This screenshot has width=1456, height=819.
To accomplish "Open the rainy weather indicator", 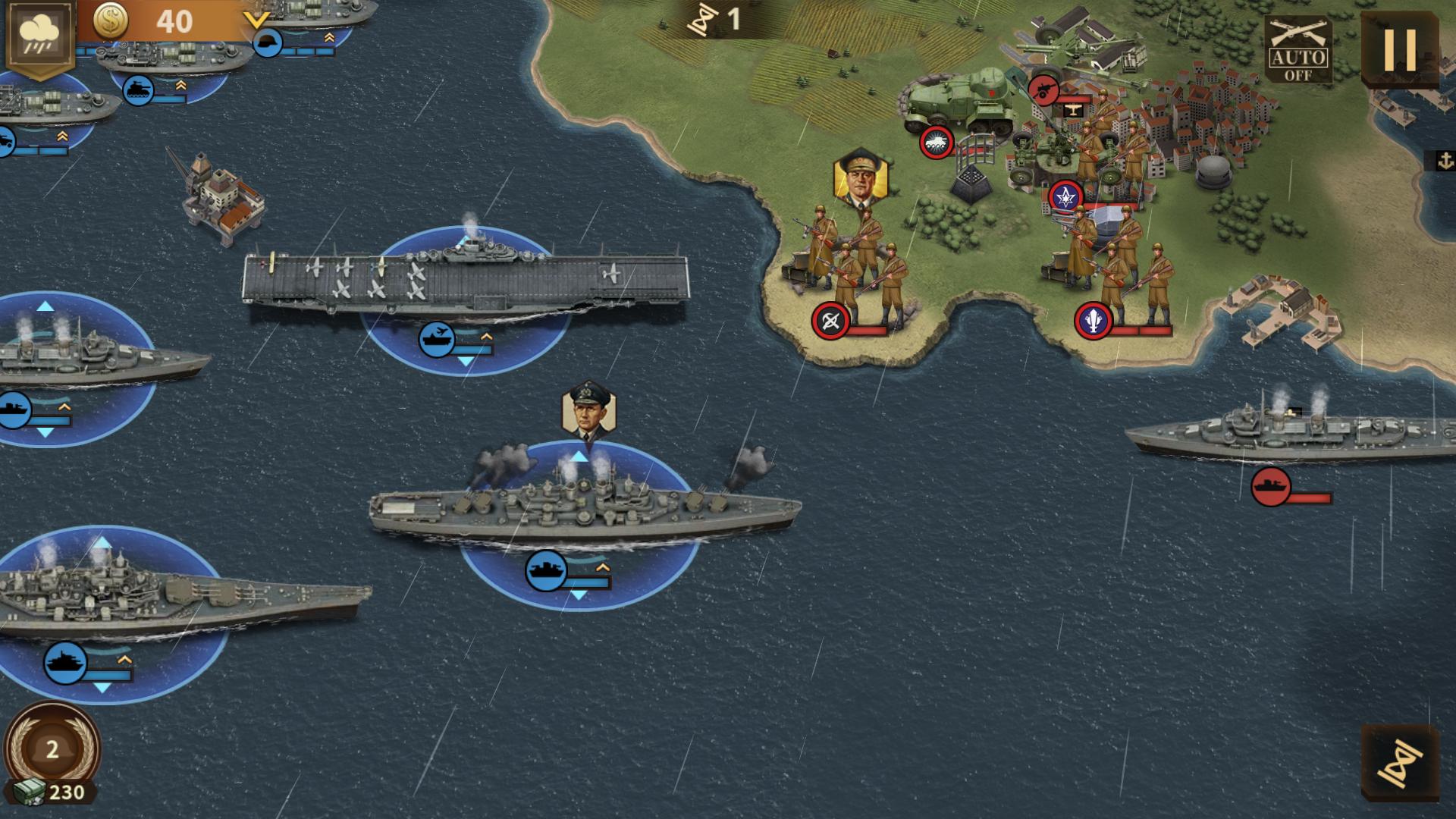I will coord(39,36).
